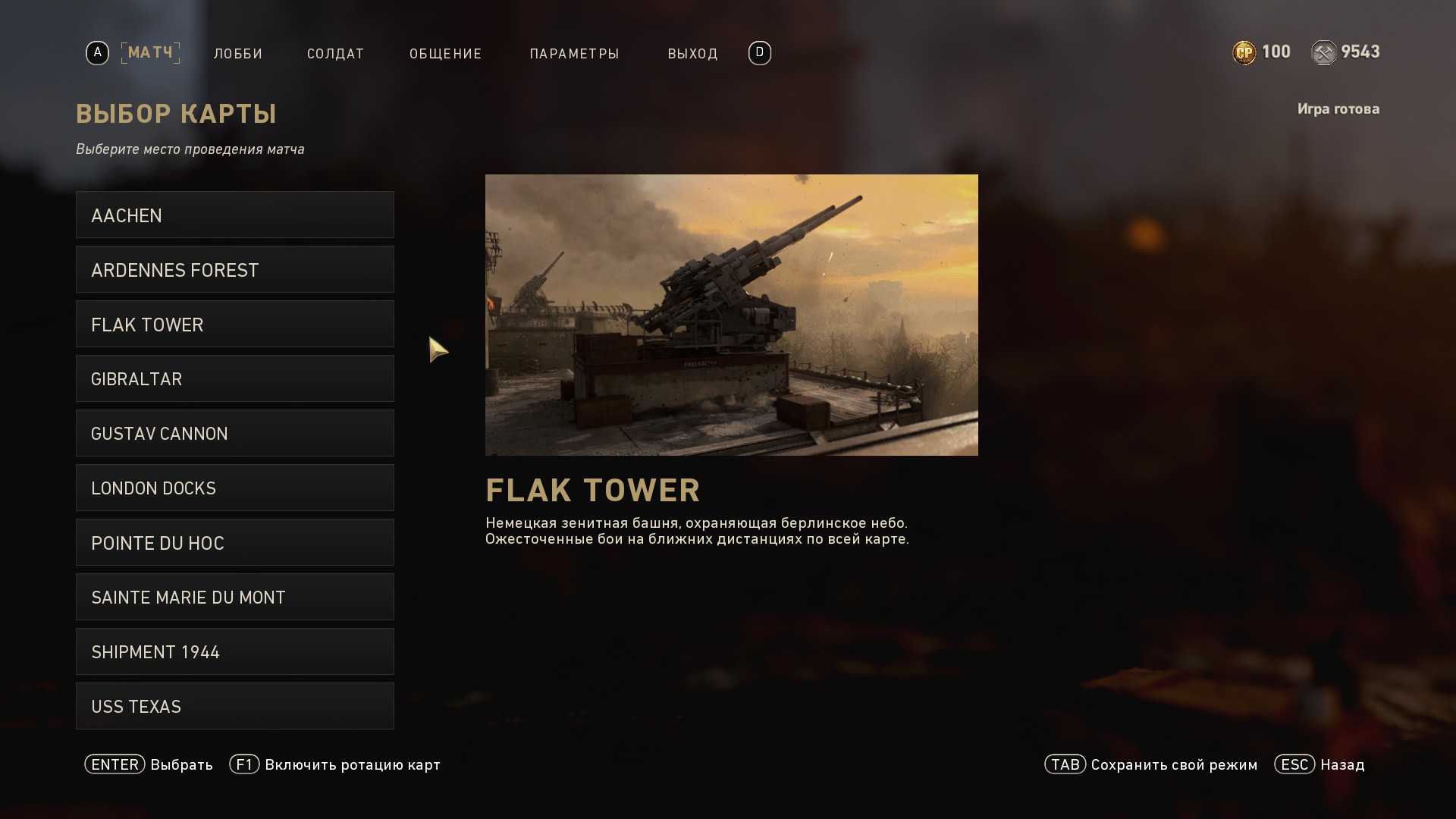This screenshot has width=1456, height=819.
Task: Switch to the МАТЧ tab
Action: (150, 53)
